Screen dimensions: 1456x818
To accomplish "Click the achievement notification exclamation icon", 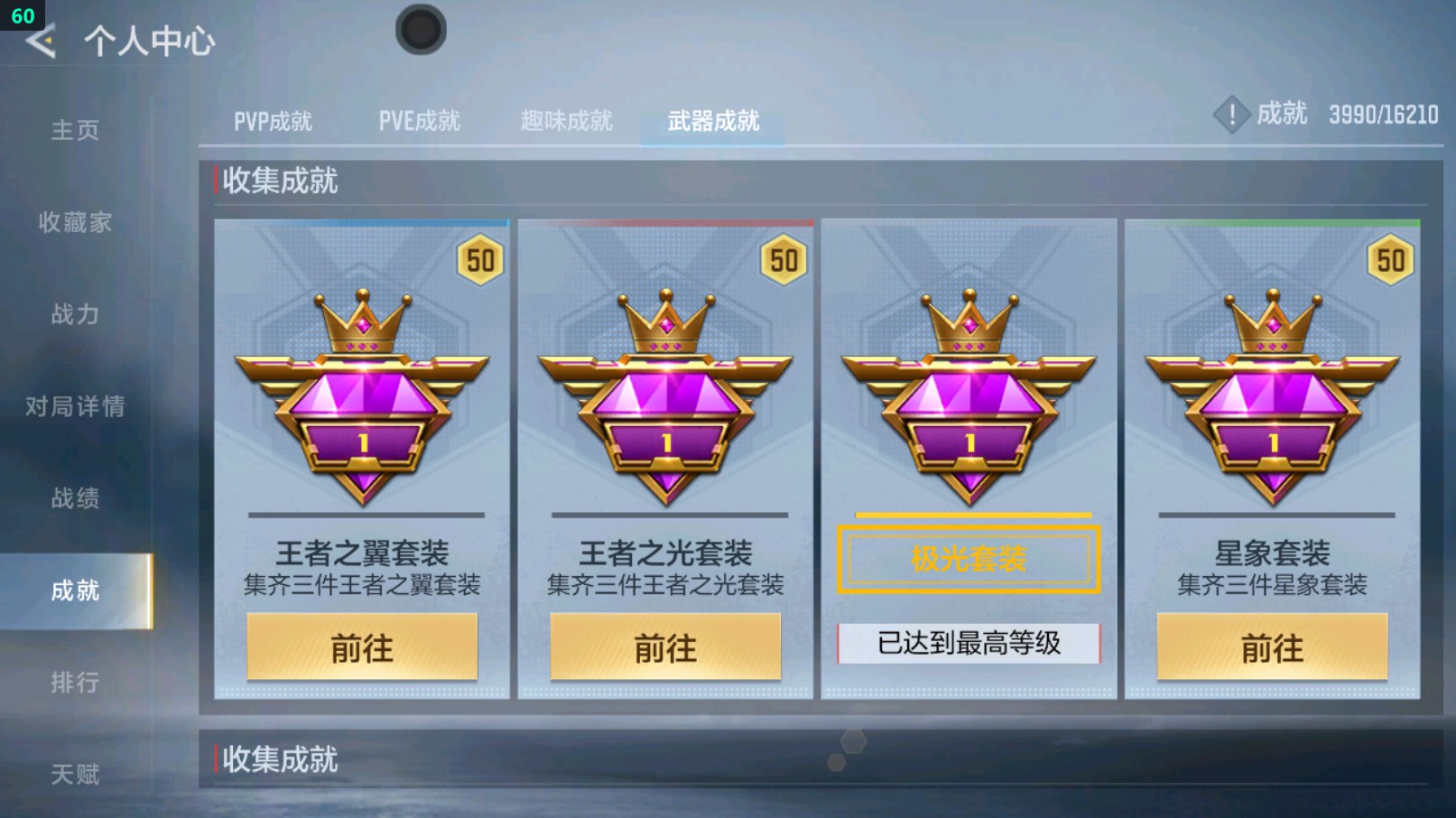I will pyautogui.click(x=1231, y=116).
